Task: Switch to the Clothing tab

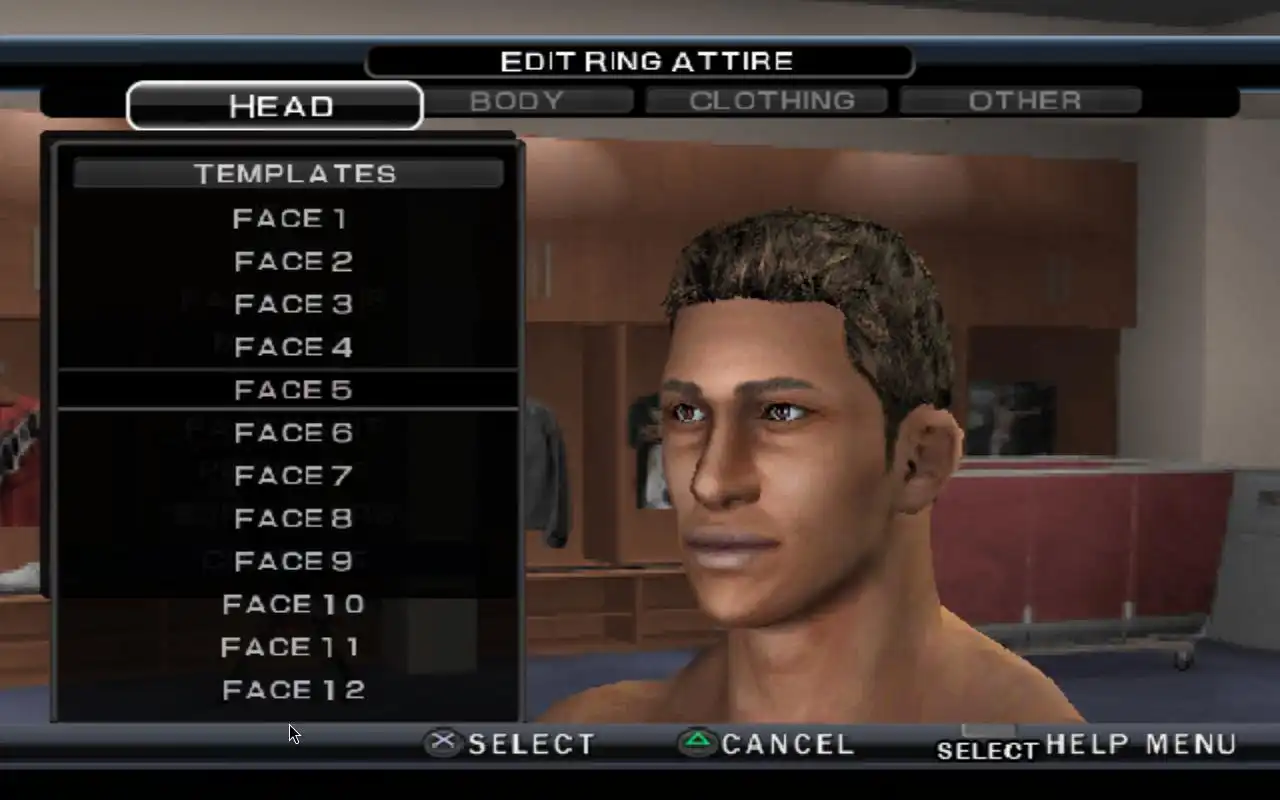Action: pyautogui.click(x=771, y=101)
